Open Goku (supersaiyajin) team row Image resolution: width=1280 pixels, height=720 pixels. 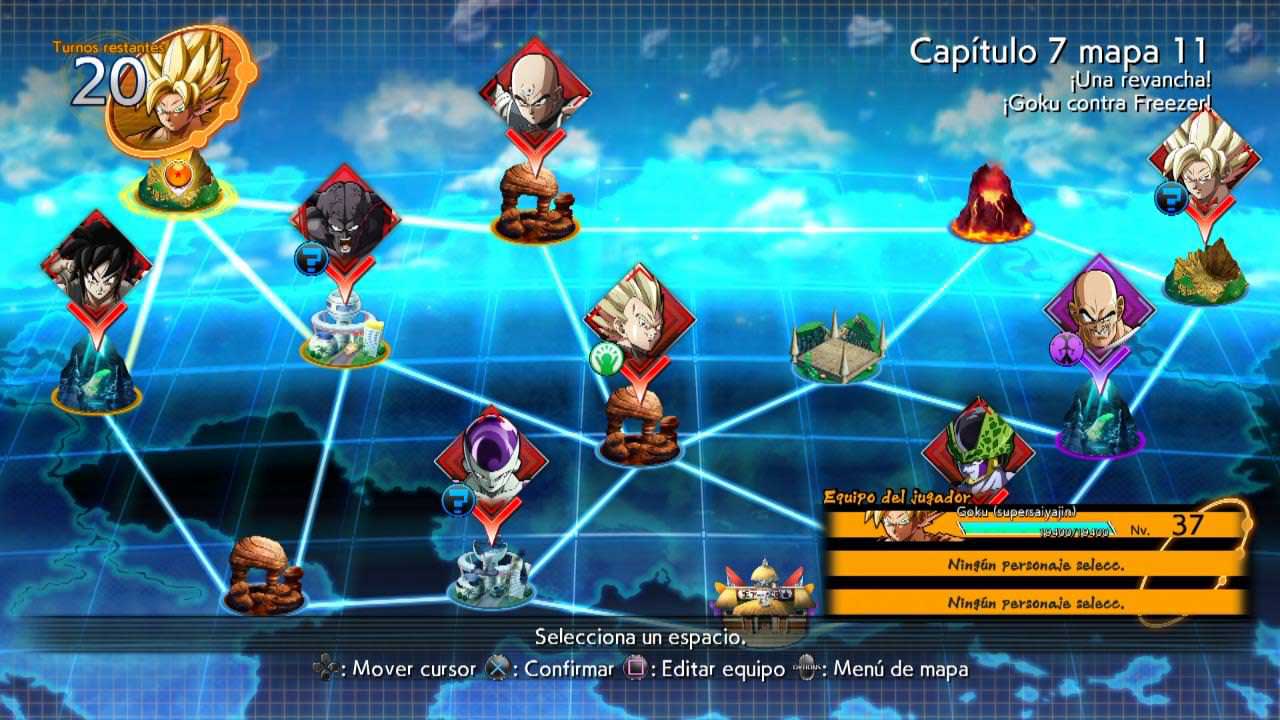[1035, 524]
